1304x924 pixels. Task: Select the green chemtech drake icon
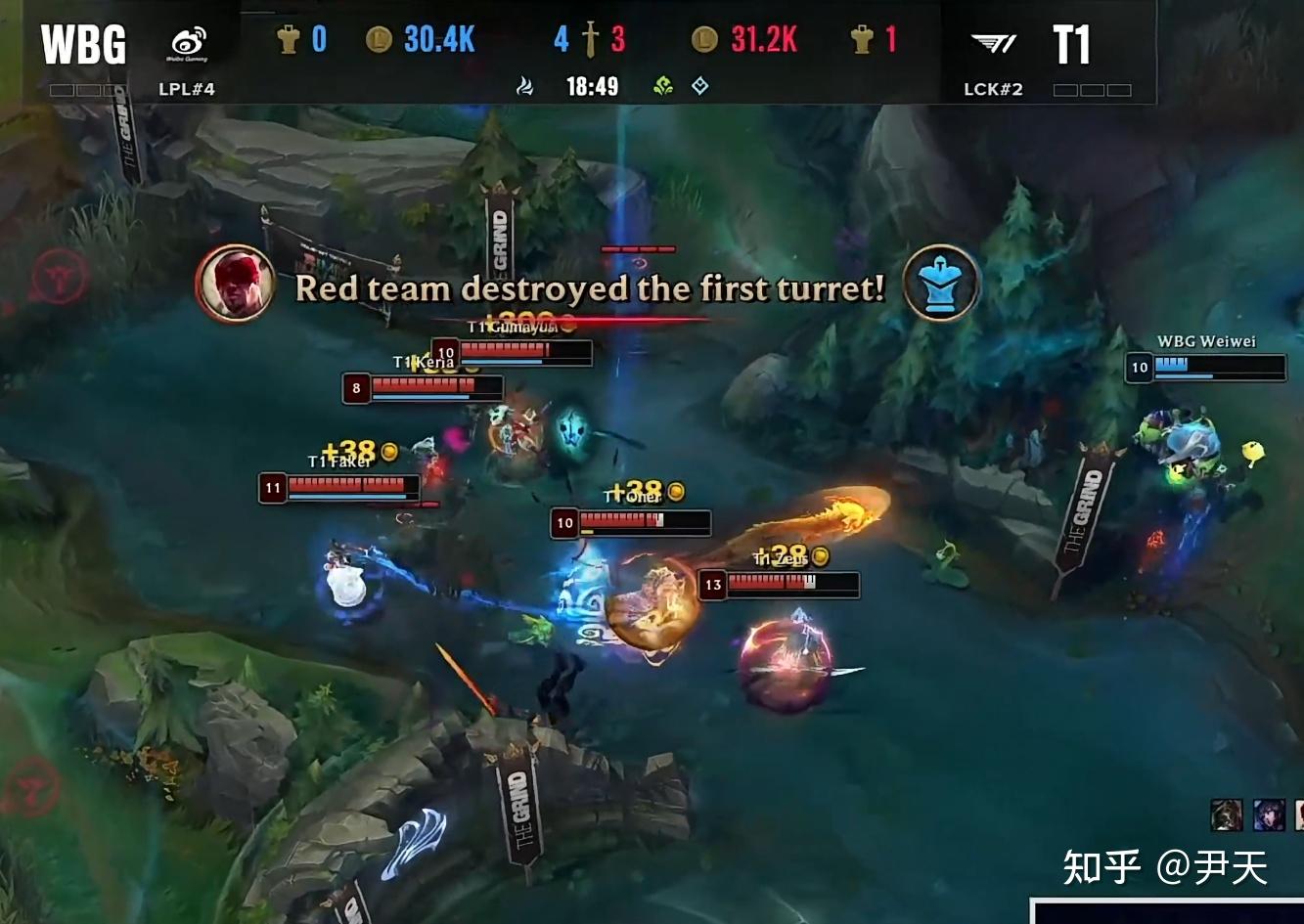pyautogui.click(x=664, y=87)
